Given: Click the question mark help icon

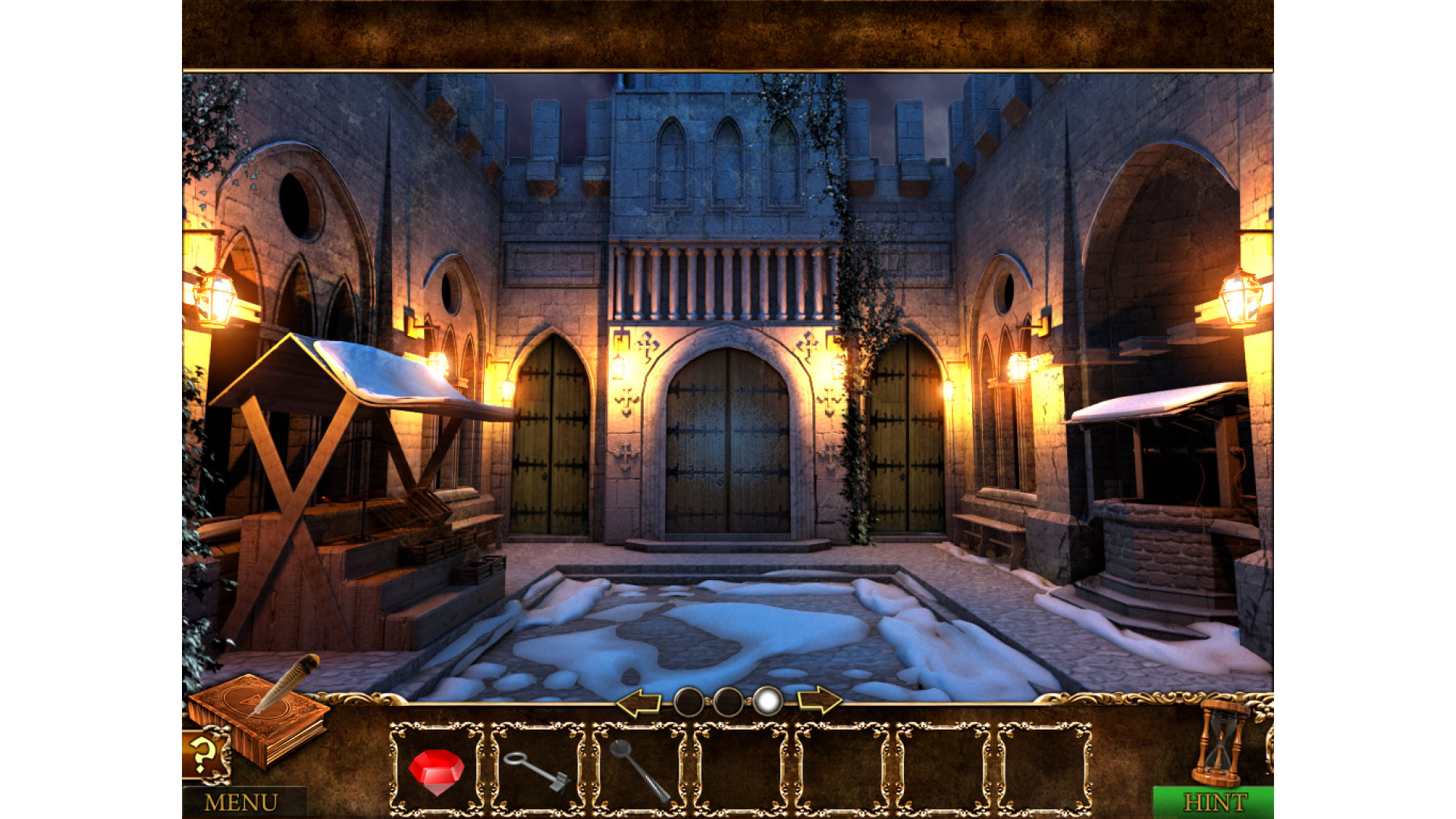Looking at the screenshot, I should click(x=203, y=755).
